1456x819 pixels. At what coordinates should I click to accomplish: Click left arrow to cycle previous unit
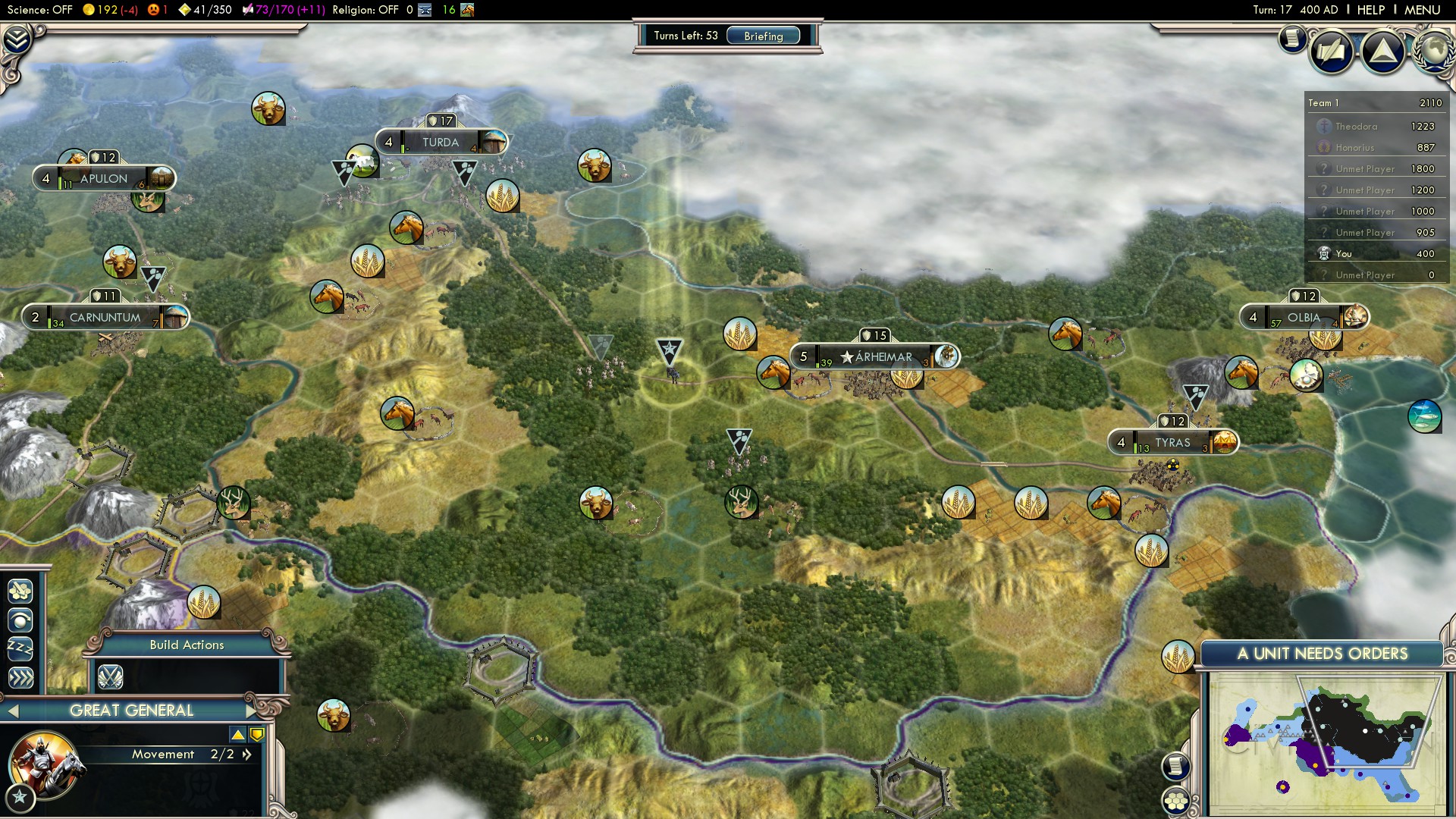(14, 711)
